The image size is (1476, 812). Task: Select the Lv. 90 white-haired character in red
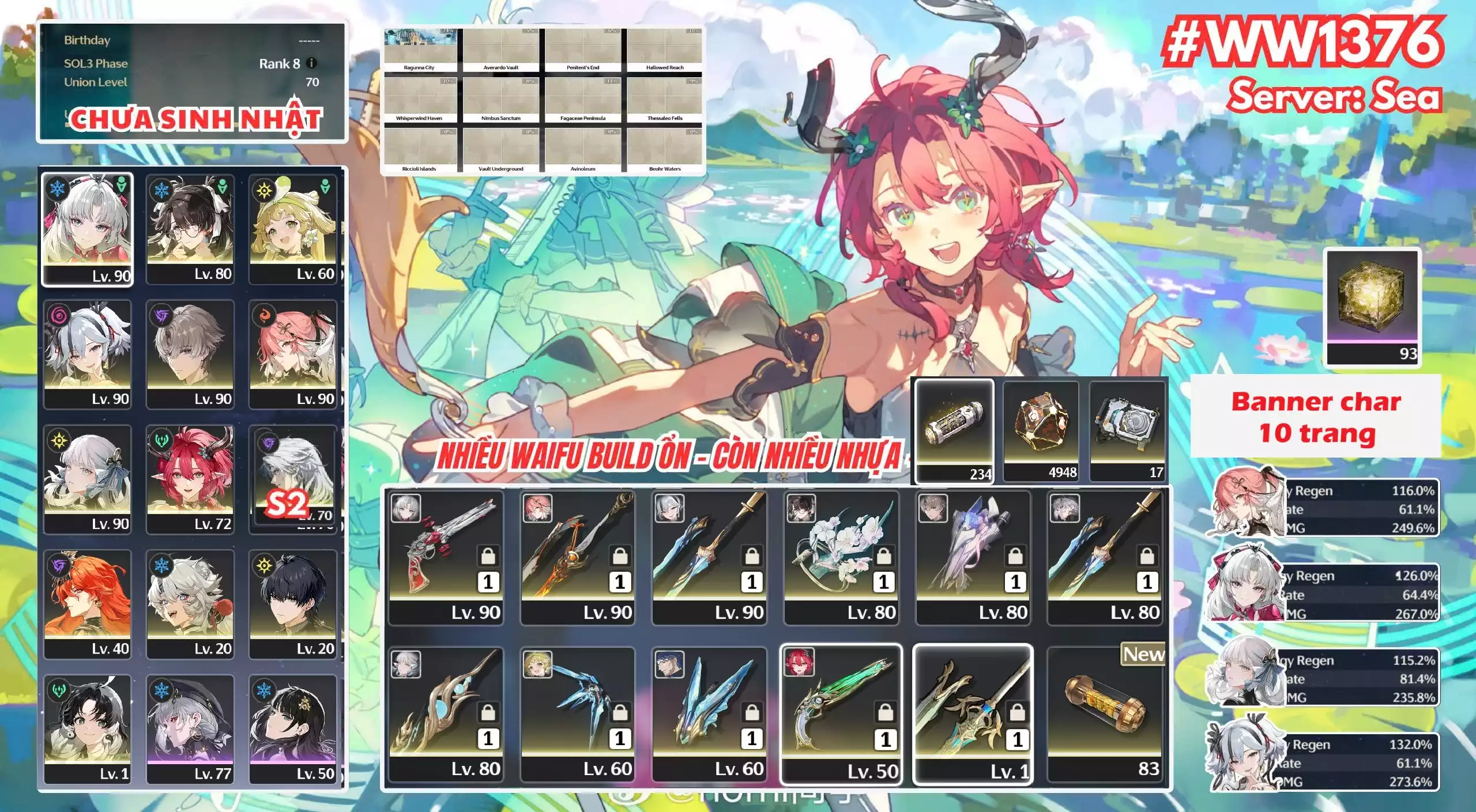click(x=88, y=228)
